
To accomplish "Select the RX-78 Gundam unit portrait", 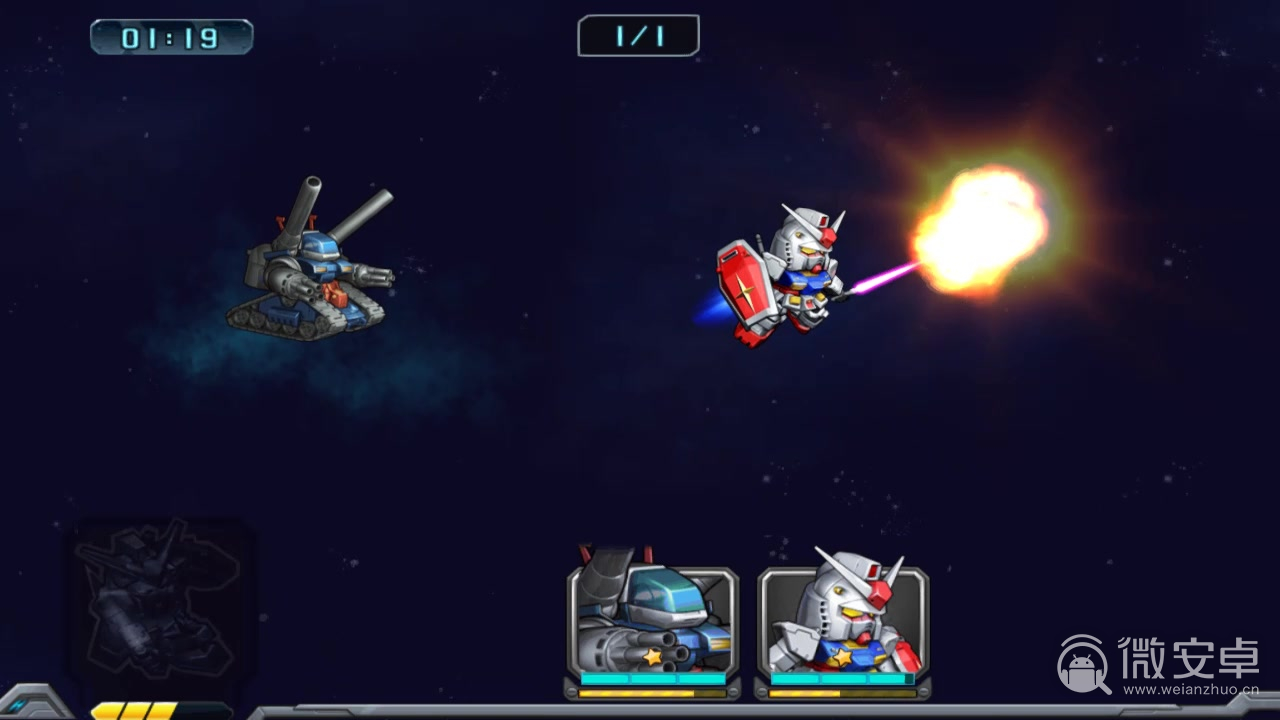I will click(843, 620).
